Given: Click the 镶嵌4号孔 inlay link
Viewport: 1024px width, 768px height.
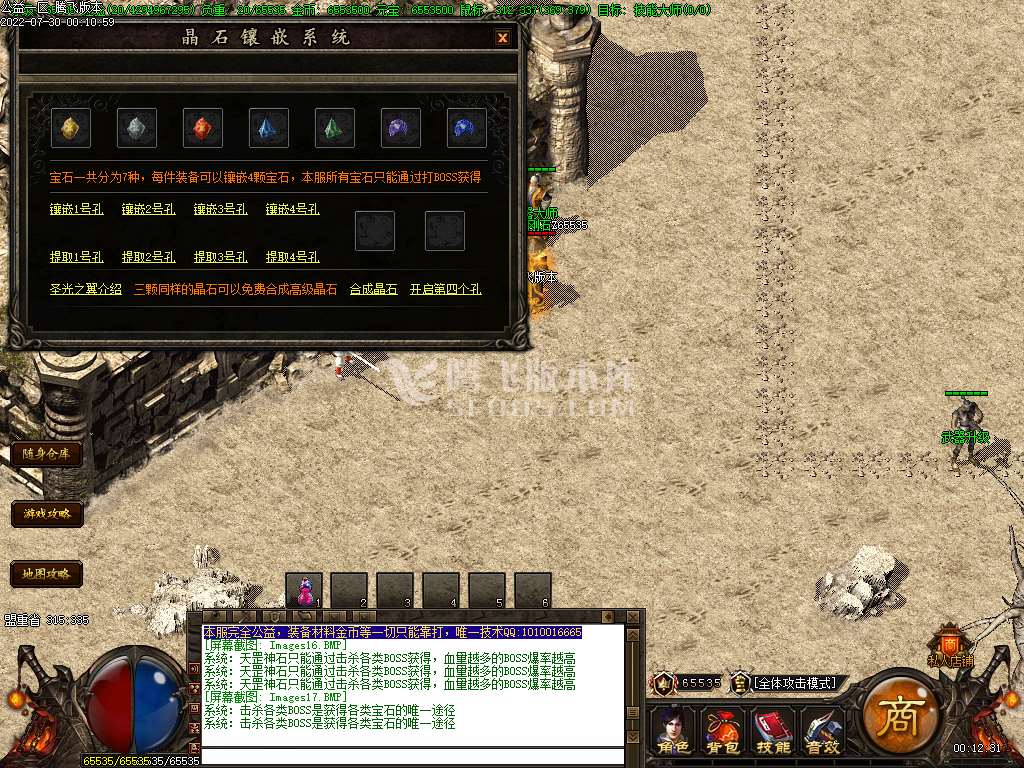Looking at the screenshot, I should pos(293,210).
